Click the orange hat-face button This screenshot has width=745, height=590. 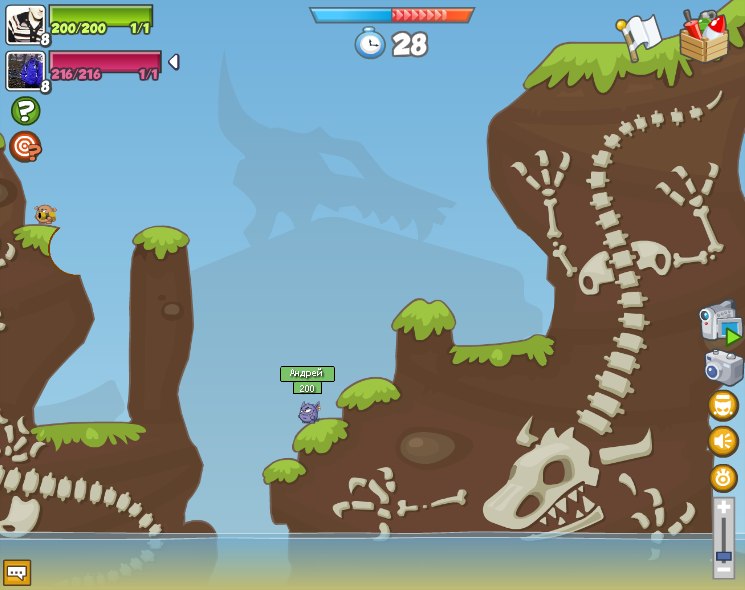point(723,404)
